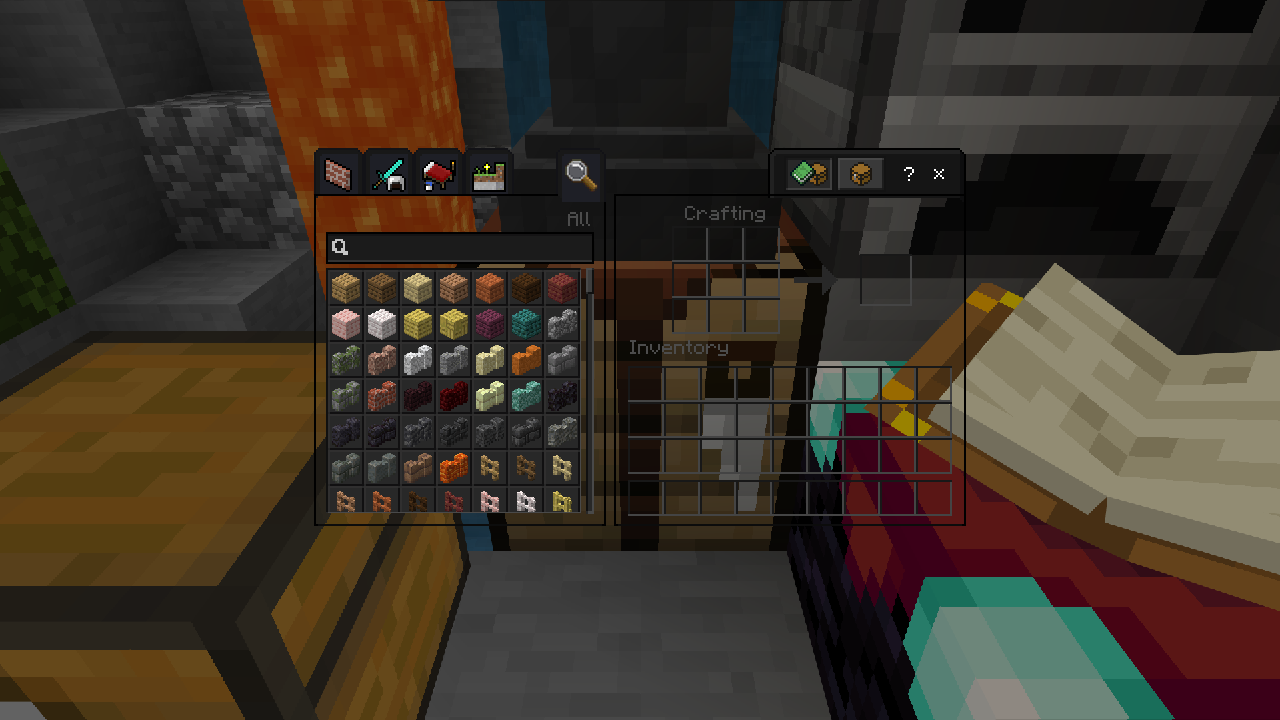Image resolution: width=1280 pixels, height=720 pixels.
Task: Open the Items tab with red bed icon
Action: pyautogui.click(x=438, y=174)
